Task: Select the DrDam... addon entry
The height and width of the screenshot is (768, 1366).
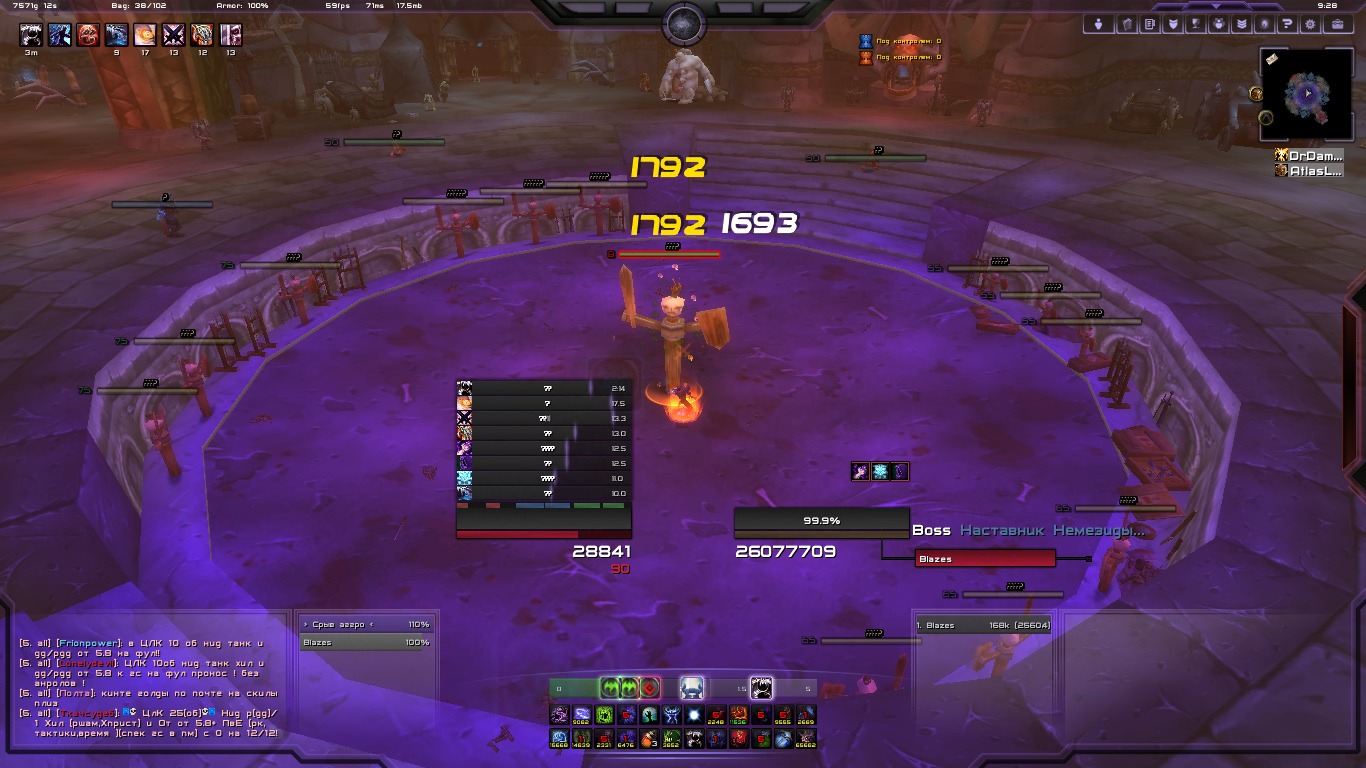Action: 1309,156
